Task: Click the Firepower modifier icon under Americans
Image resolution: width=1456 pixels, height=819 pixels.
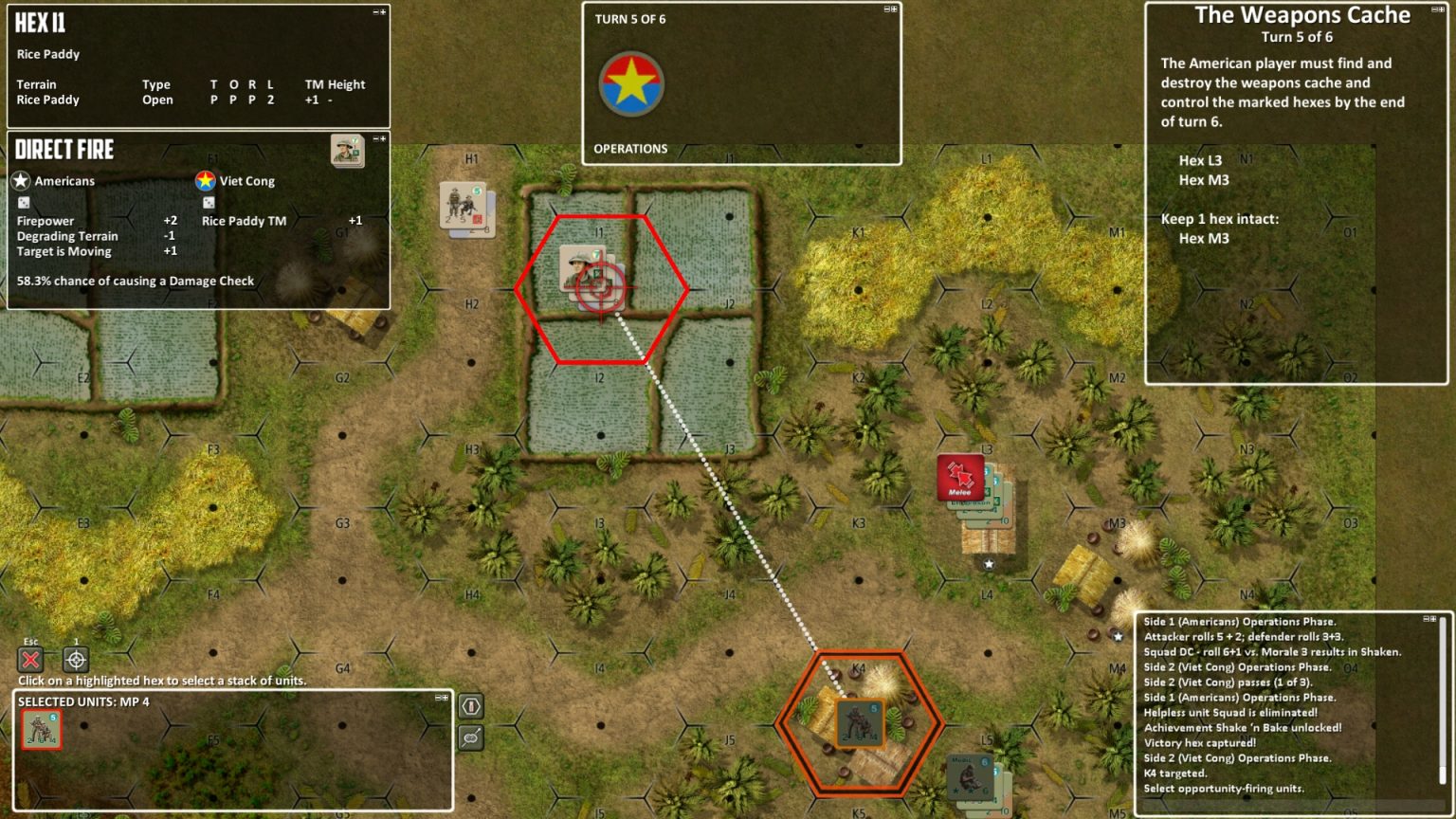Action: (x=24, y=203)
